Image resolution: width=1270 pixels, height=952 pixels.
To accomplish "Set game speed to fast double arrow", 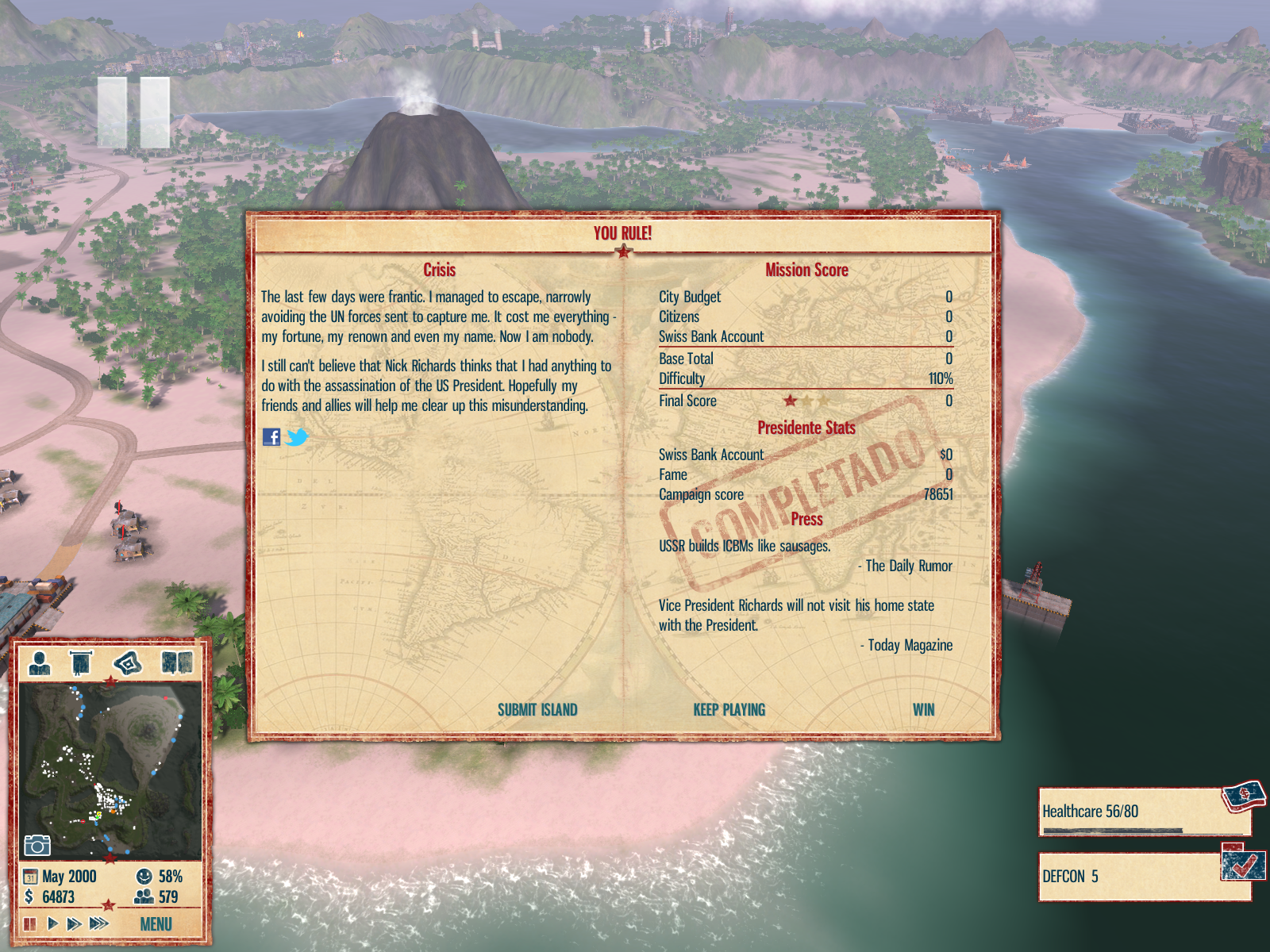I will [x=74, y=923].
